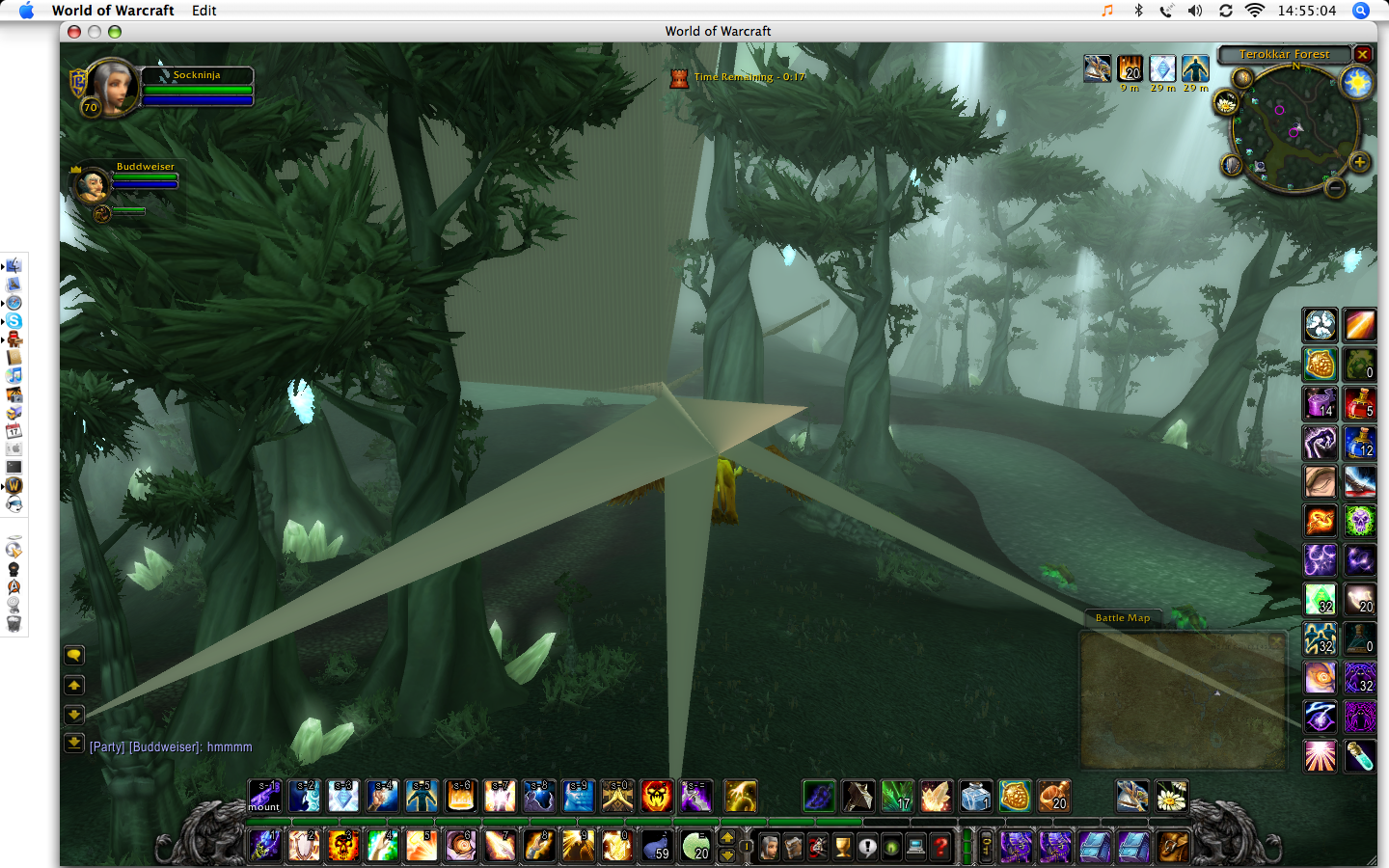The image size is (1389, 868).
Task: Use the bread item with 20 charges
Action: (1053, 797)
